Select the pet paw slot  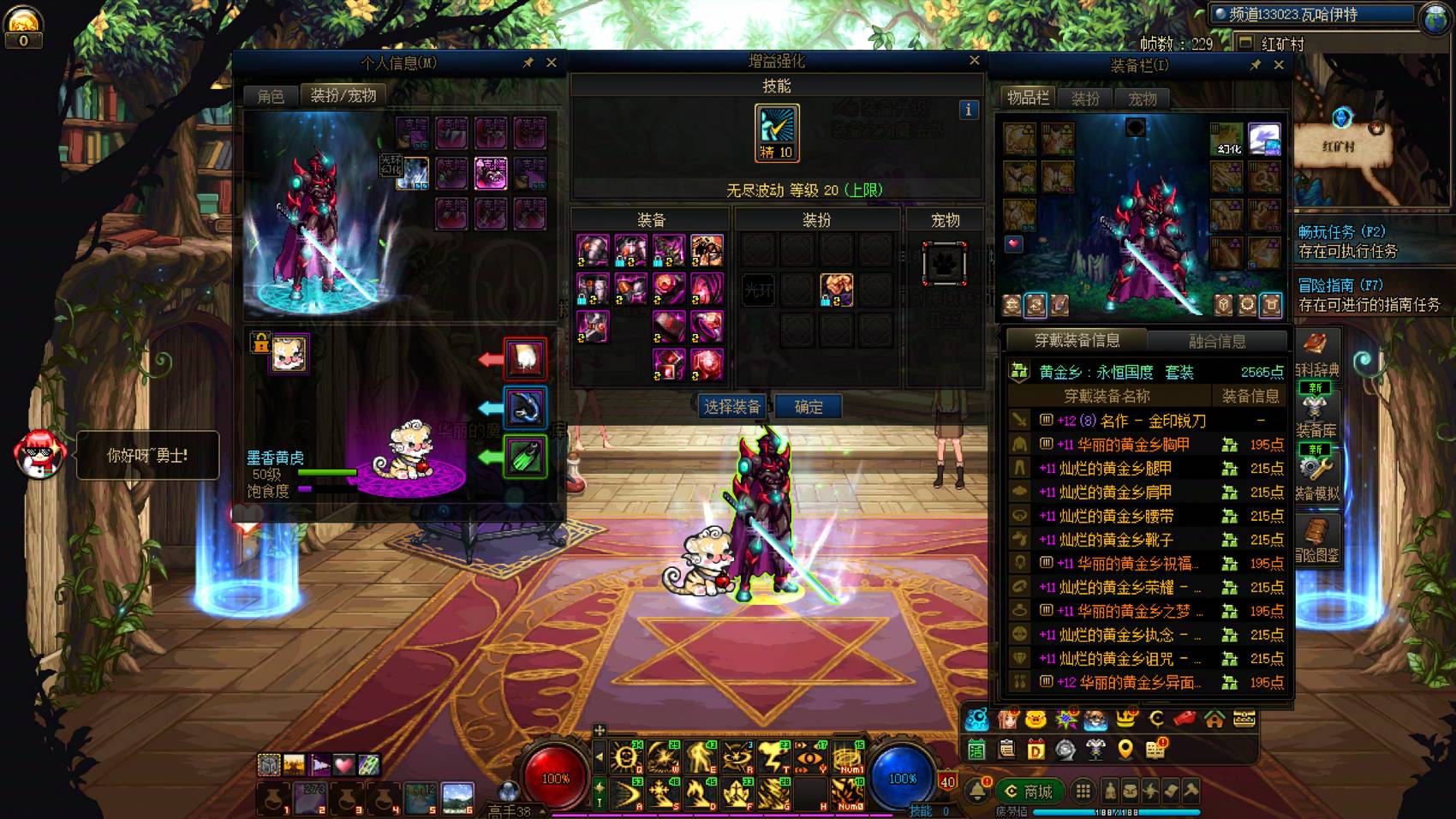945,263
